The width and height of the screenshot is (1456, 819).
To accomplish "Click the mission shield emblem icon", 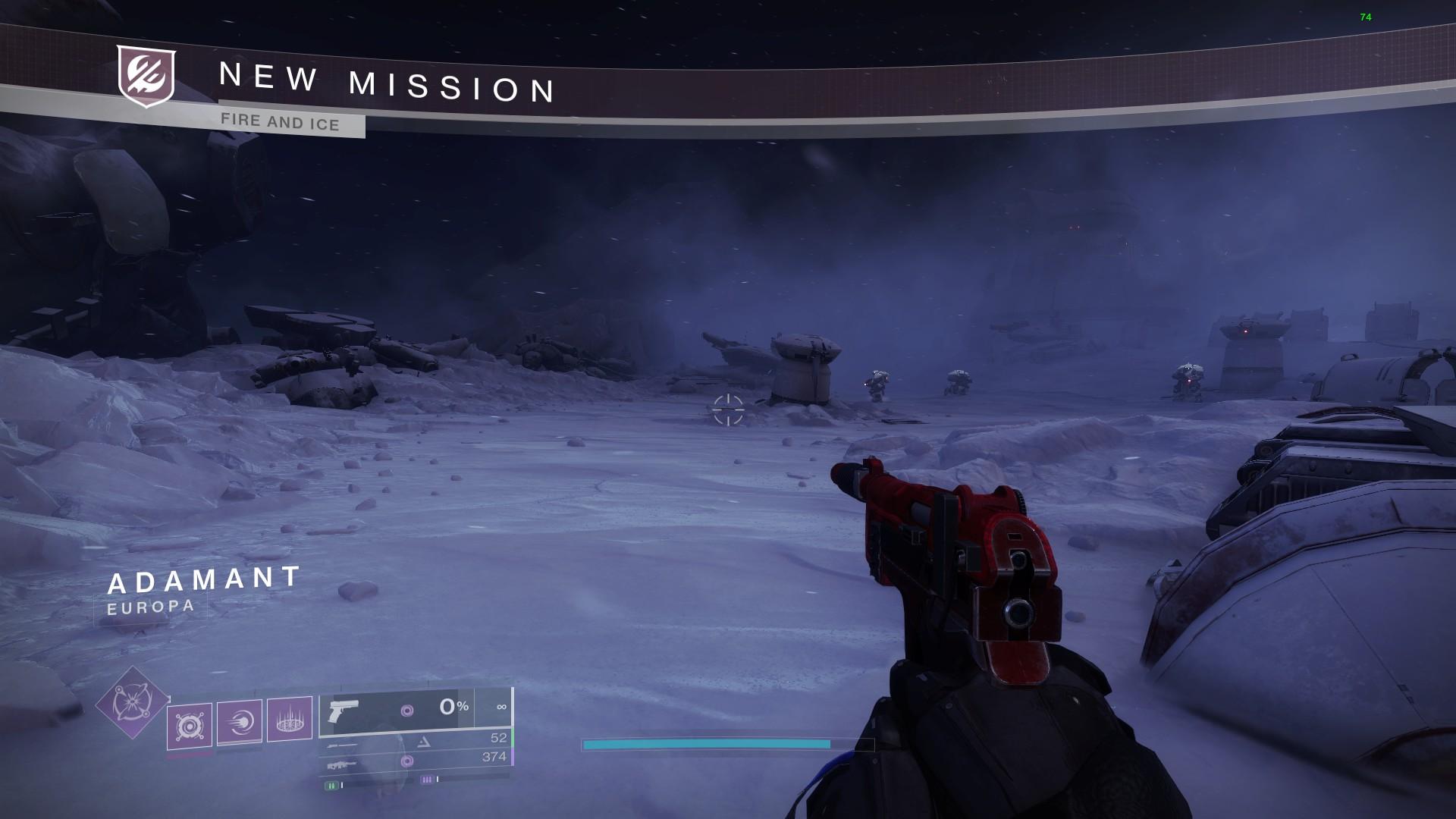I will tap(146, 76).
